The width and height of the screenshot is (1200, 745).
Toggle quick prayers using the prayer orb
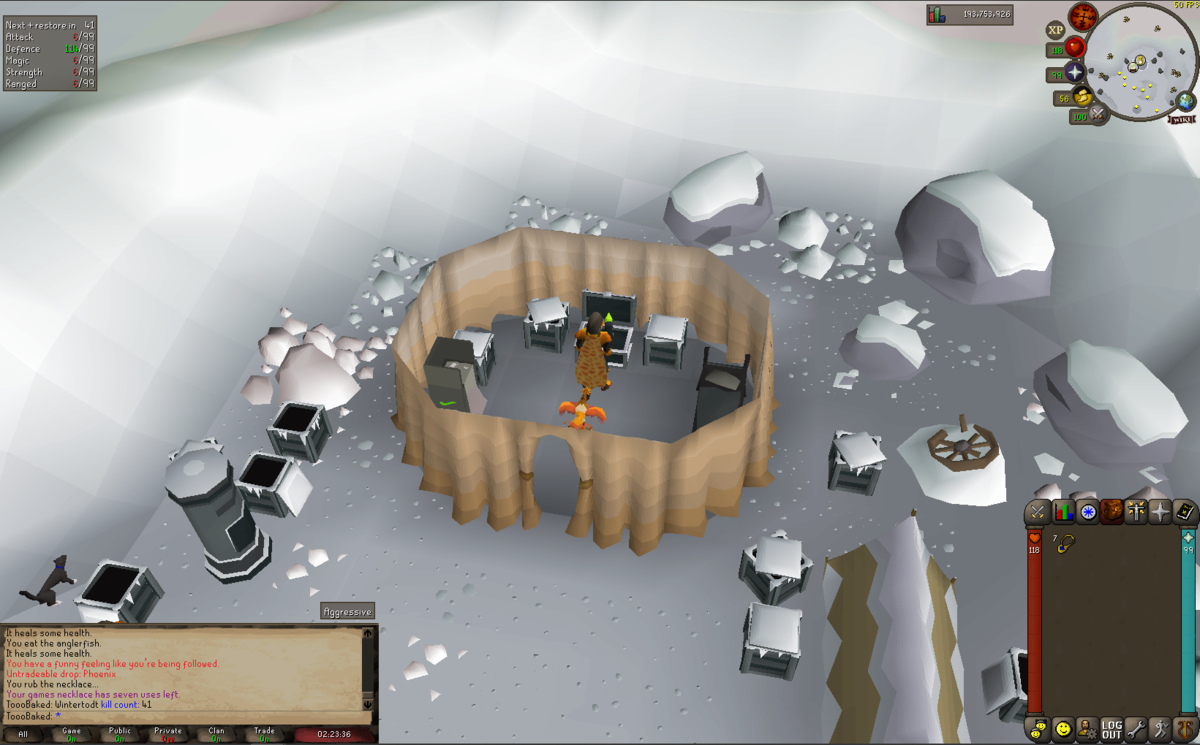1075,72
